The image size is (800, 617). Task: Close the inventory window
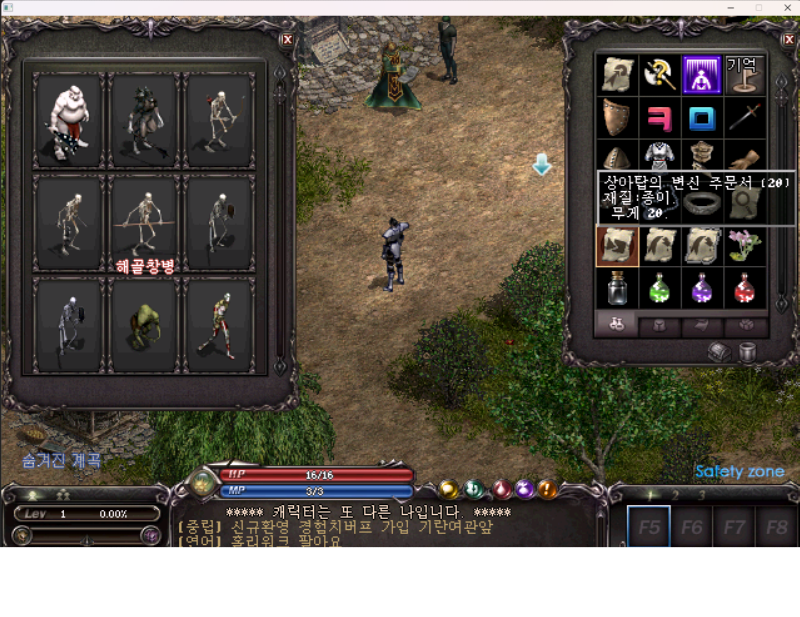click(785, 40)
